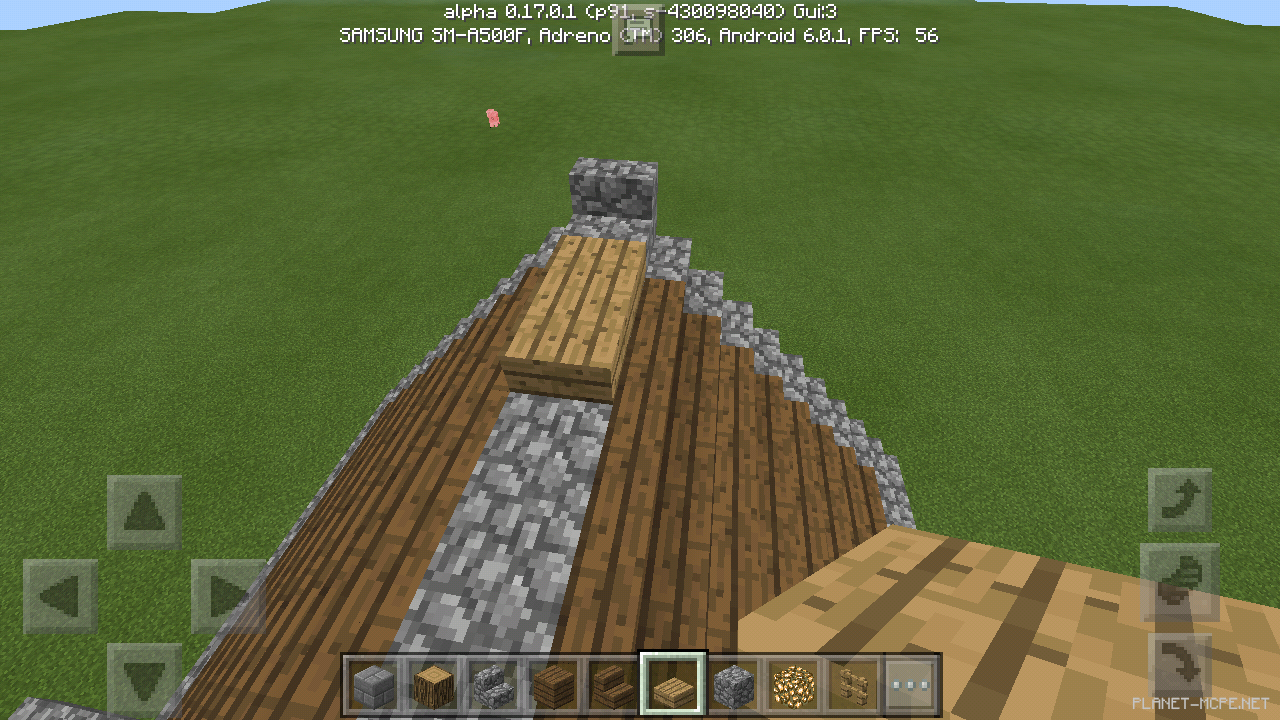Select the wooden stairs hotbar slot
Viewport: 1280px width, 720px height.
[x=613, y=681]
